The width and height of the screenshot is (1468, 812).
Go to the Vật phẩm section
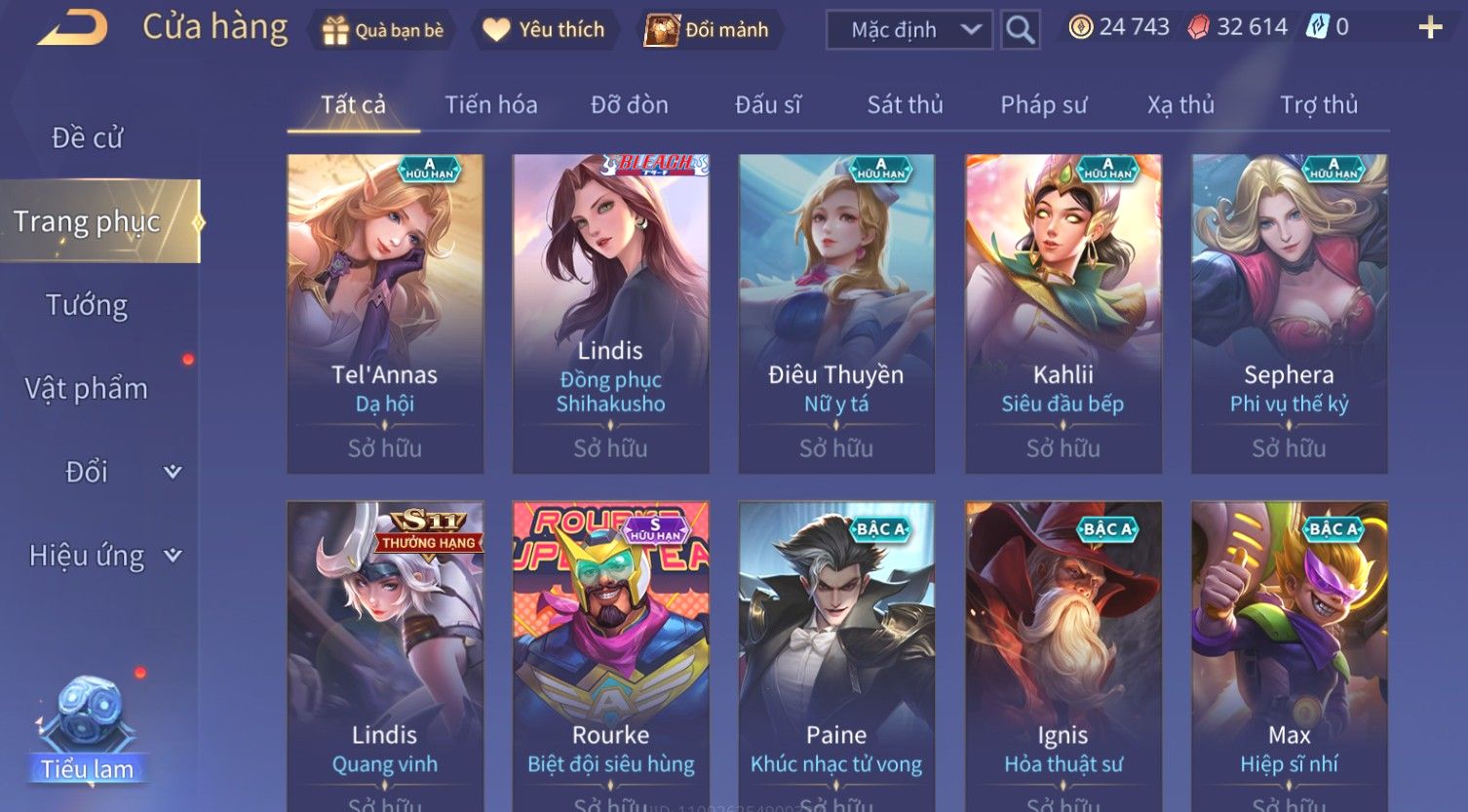(x=88, y=389)
